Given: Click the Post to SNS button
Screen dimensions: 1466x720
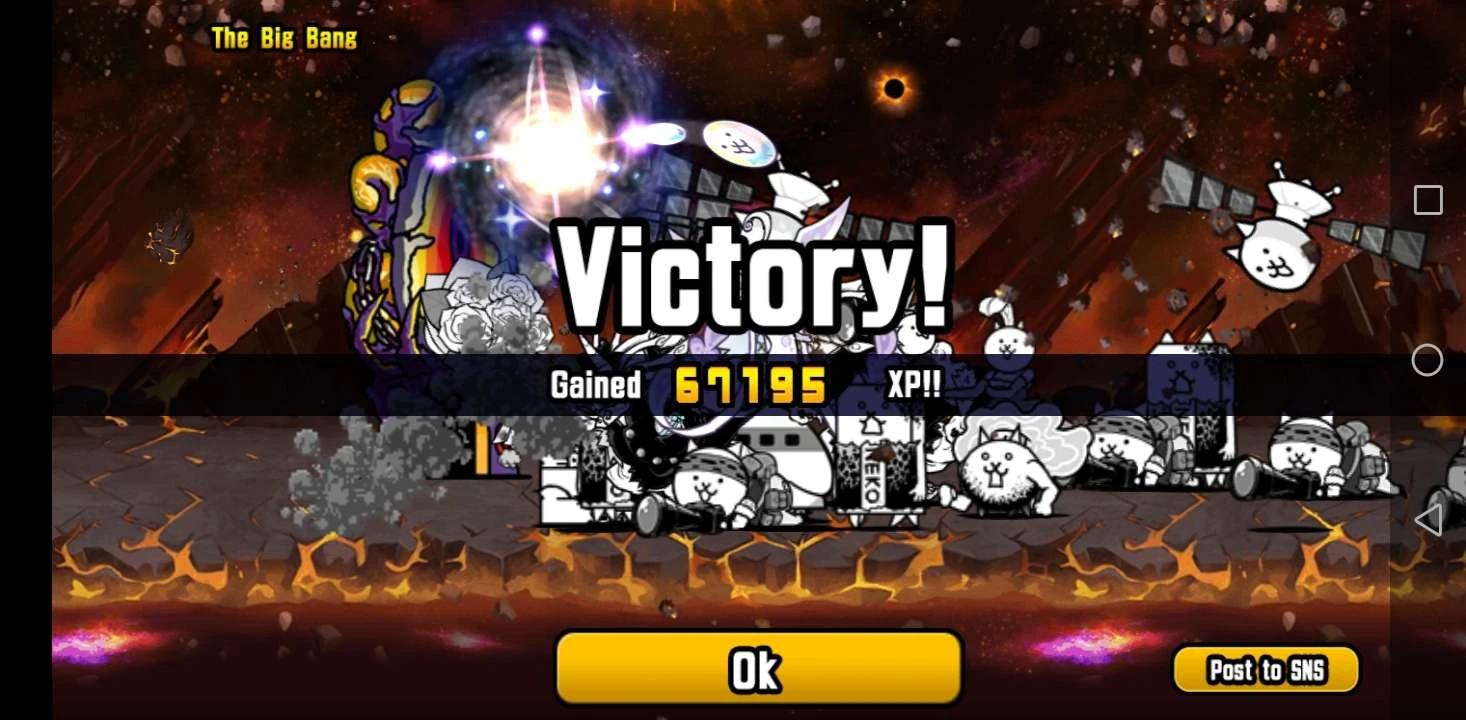Looking at the screenshot, I should tap(1265, 670).
